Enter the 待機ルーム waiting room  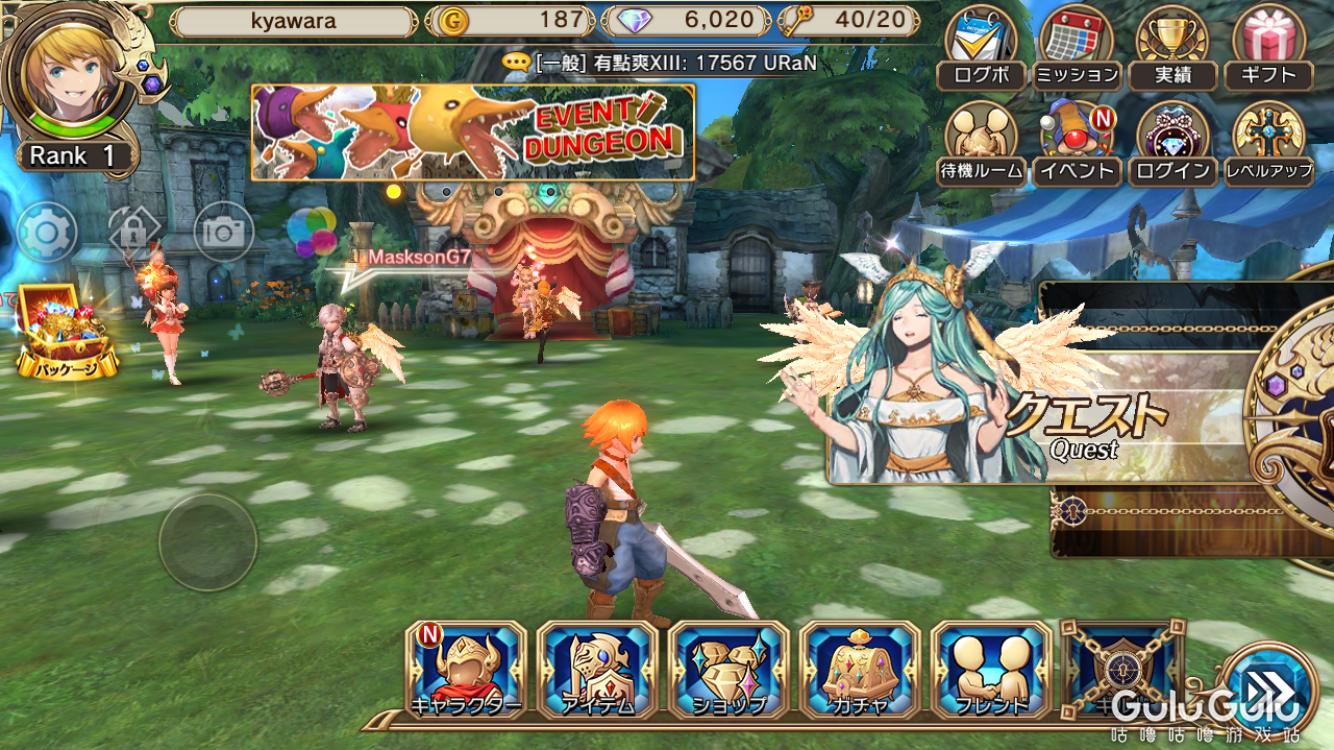pyautogui.click(x=981, y=144)
